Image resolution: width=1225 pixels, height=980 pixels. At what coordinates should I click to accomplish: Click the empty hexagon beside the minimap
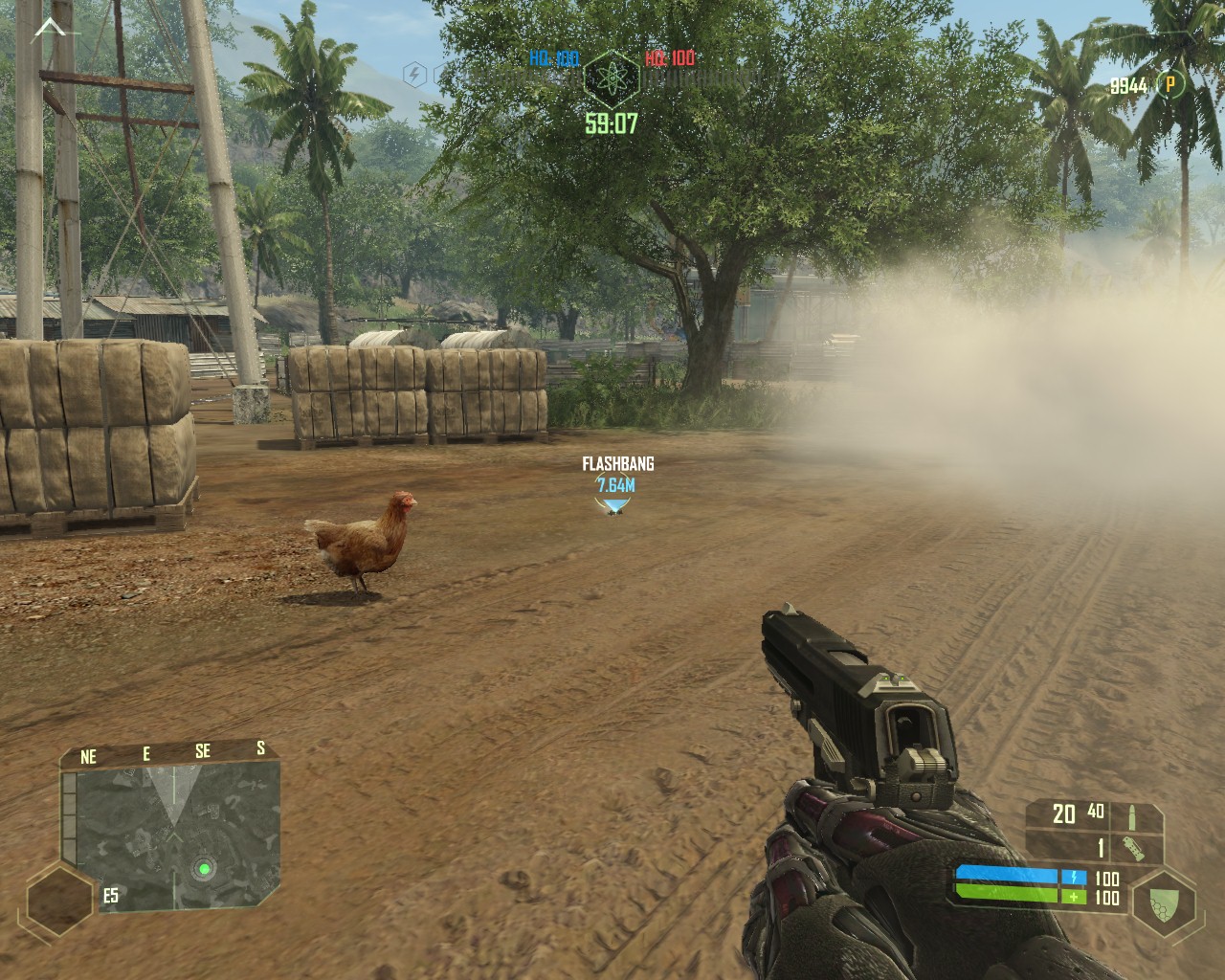[x=59, y=900]
